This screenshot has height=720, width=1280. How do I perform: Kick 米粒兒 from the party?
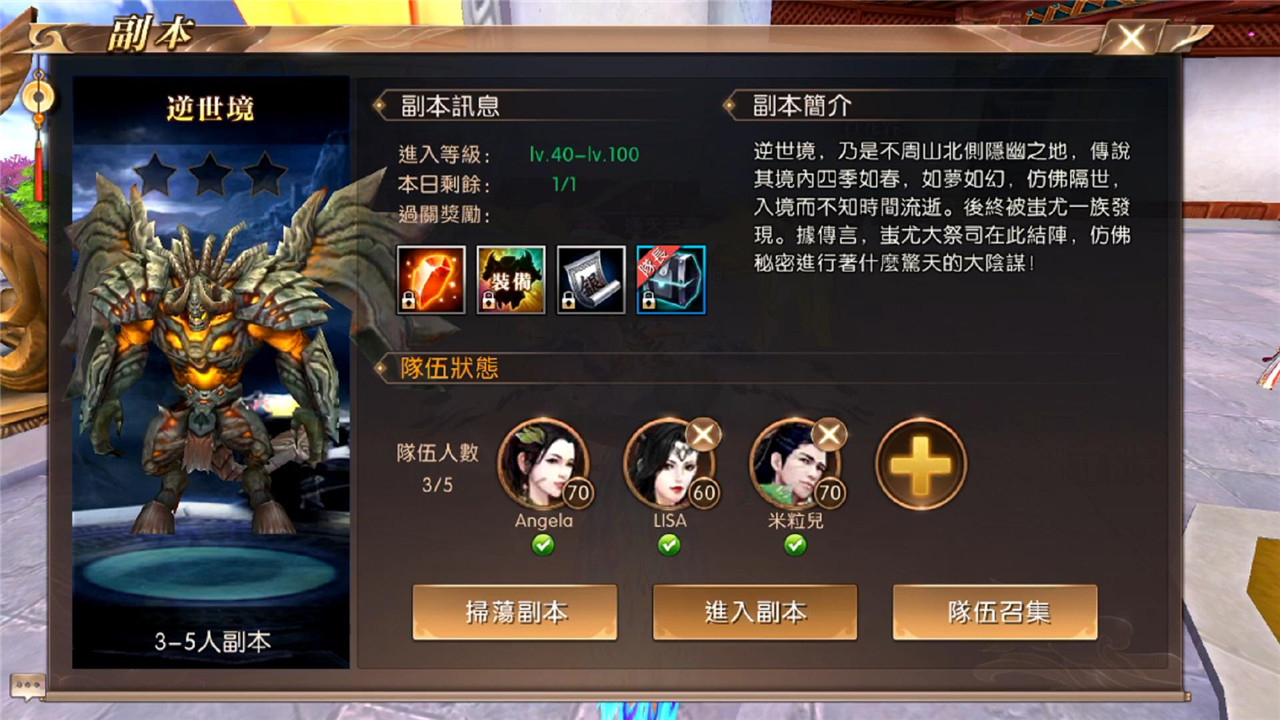(828, 434)
